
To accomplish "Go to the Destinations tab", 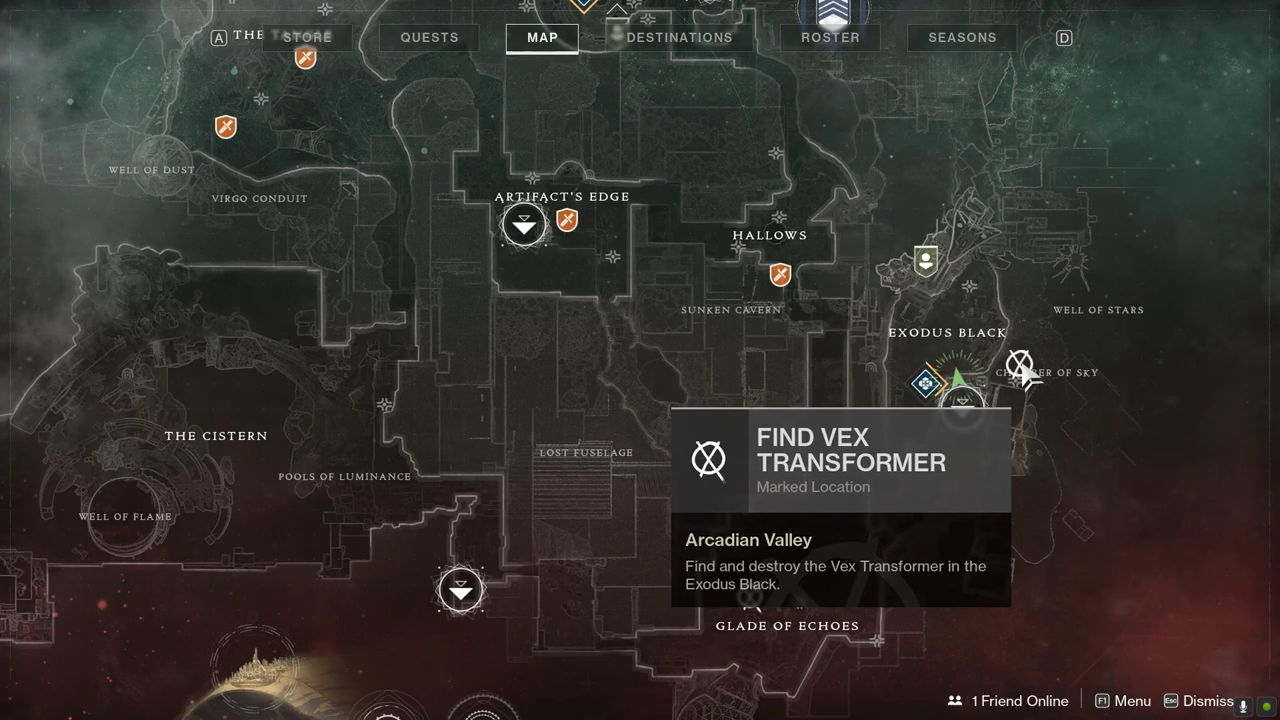I will point(679,38).
